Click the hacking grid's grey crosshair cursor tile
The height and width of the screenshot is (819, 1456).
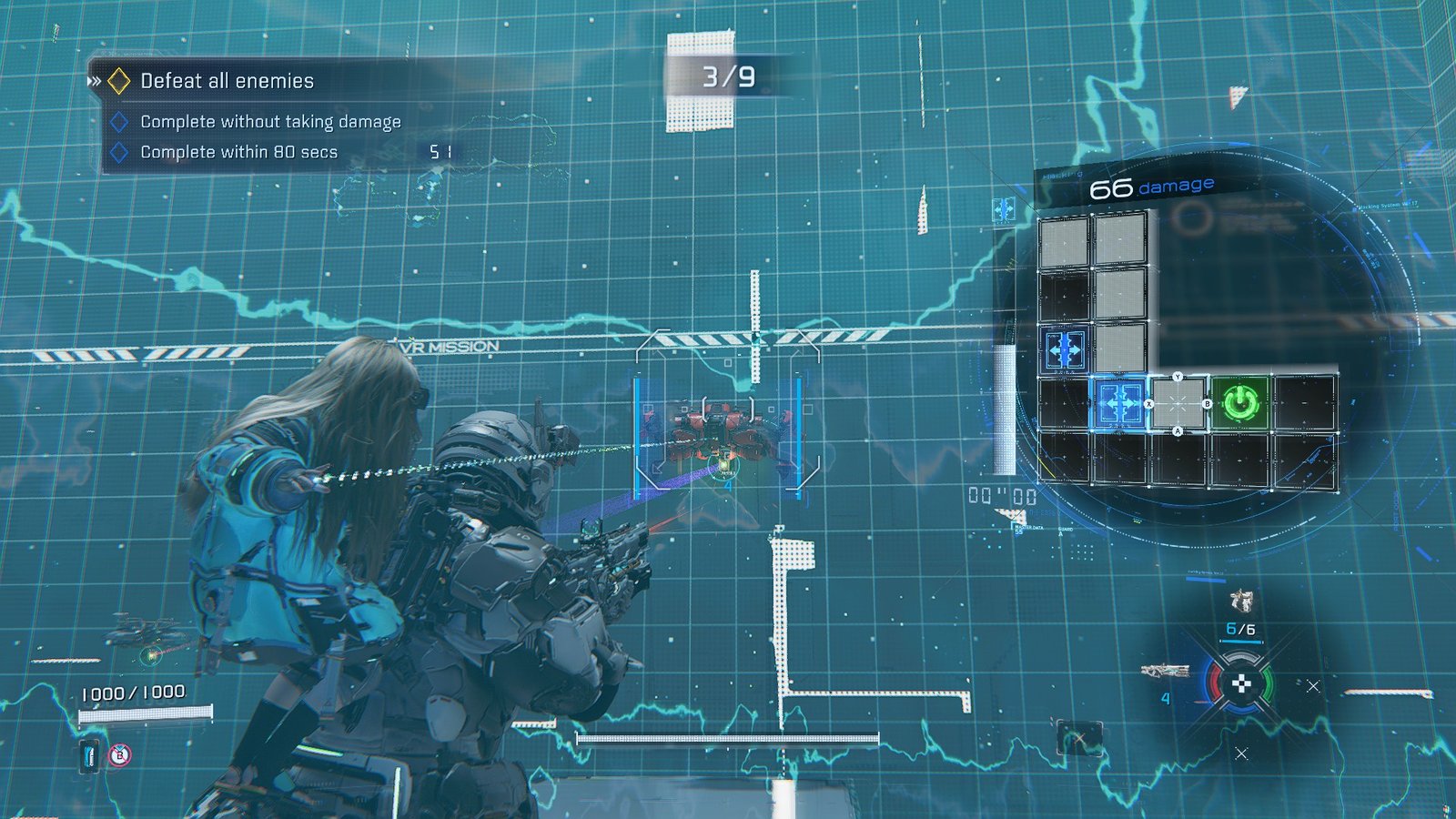pos(1178,402)
